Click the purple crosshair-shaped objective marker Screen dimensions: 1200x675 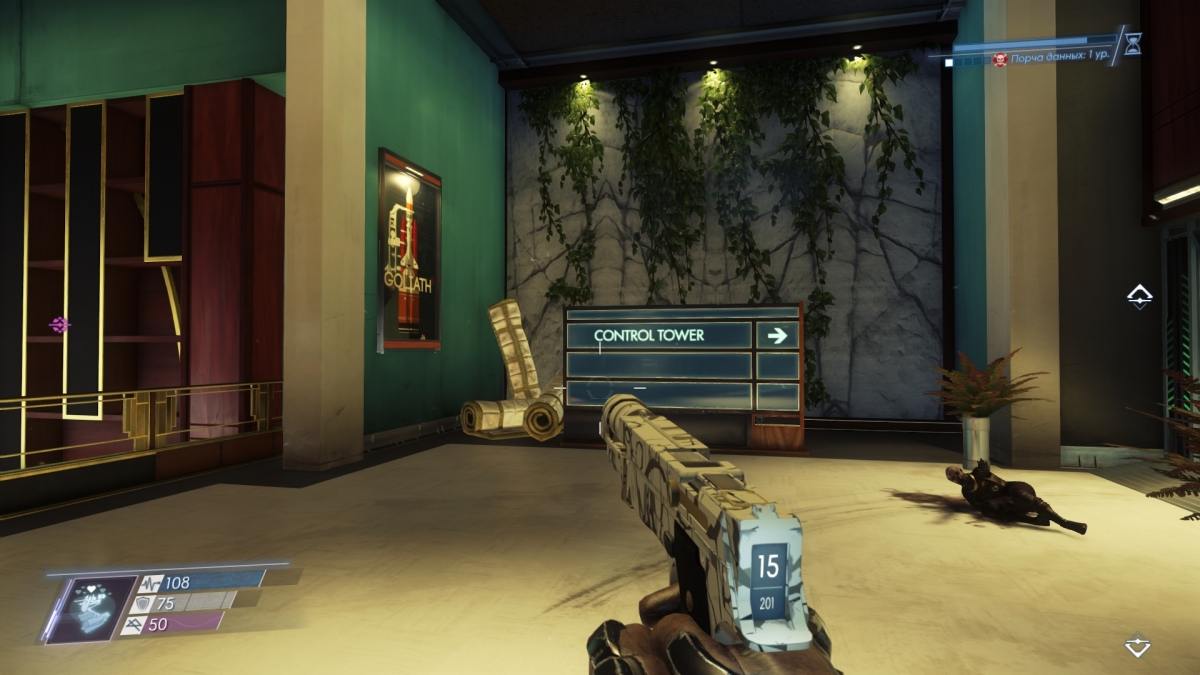pyautogui.click(x=60, y=324)
